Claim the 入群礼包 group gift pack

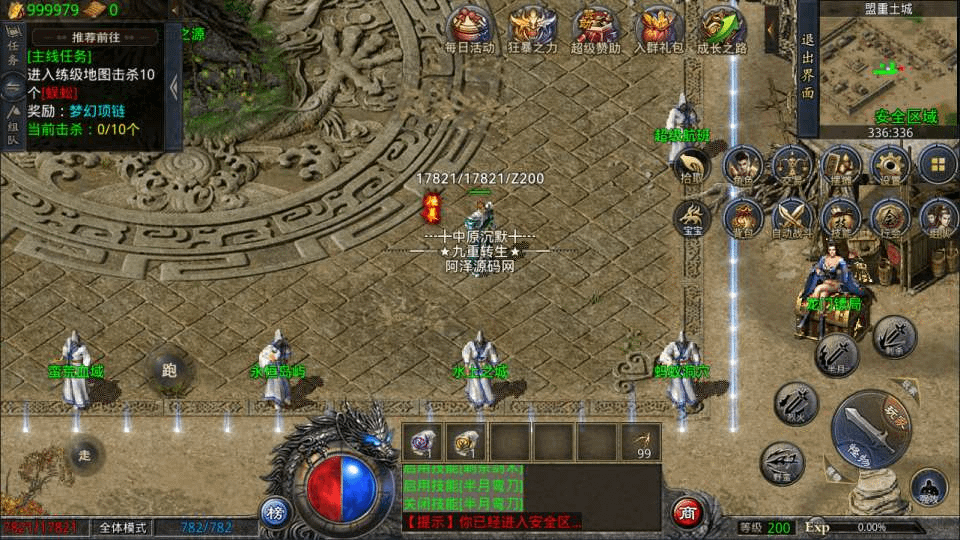click(x=659, y=28)
